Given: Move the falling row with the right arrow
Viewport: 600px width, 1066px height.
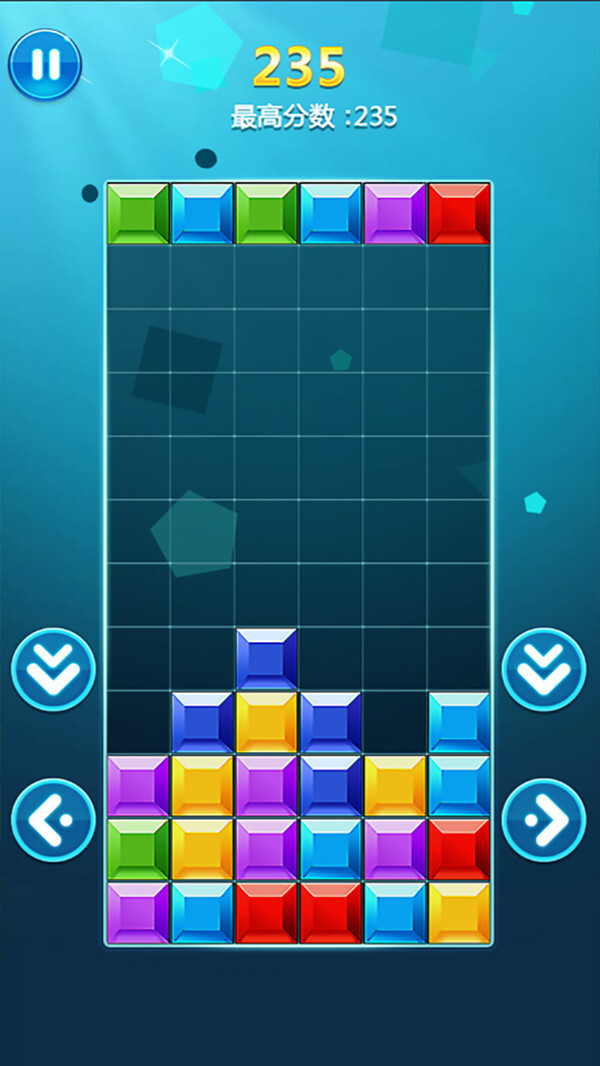Looking at the screenshot, I should pos(543,820).
